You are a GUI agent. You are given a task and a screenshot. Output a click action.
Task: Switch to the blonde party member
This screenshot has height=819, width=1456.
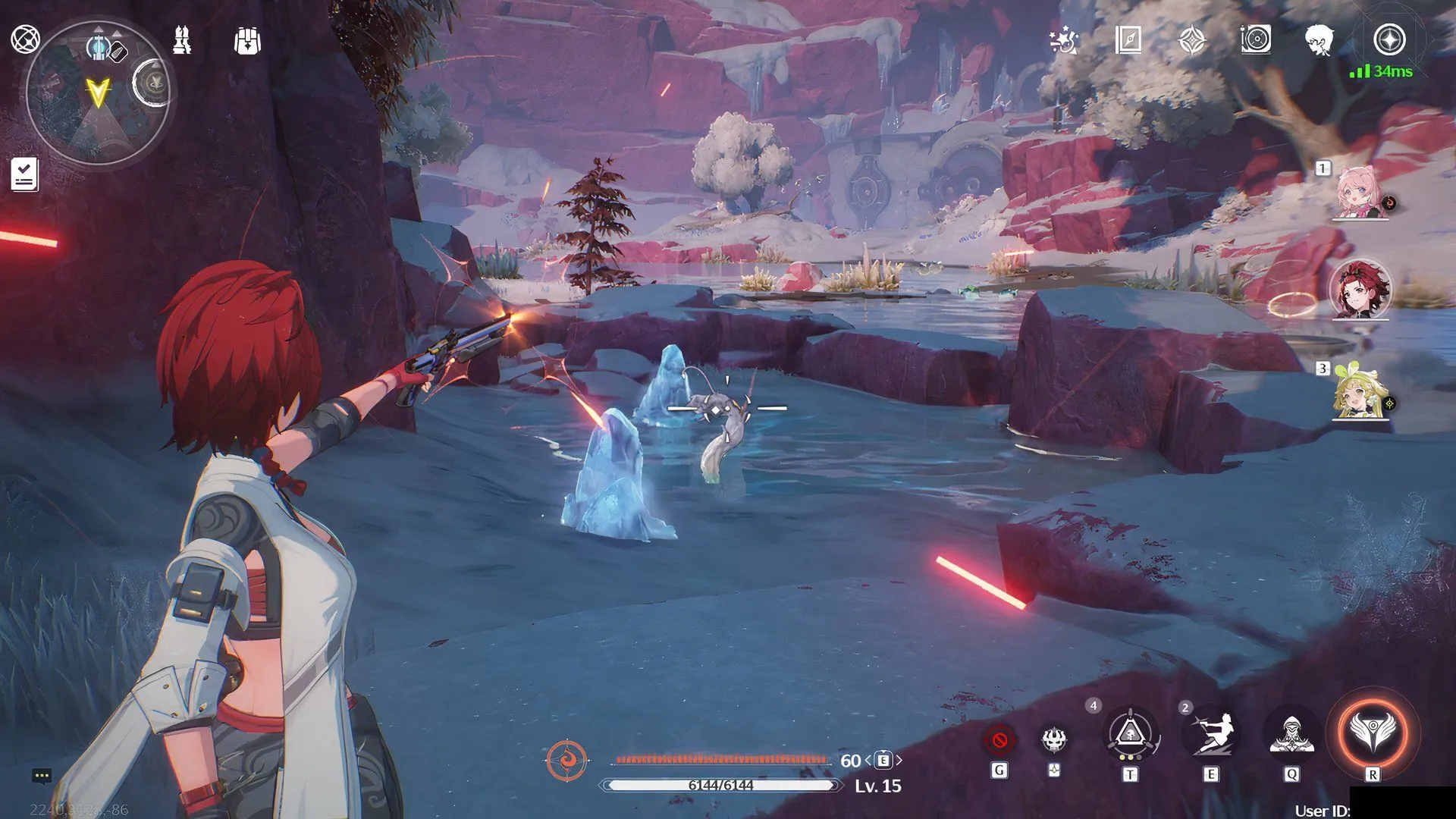(1360, 391)
